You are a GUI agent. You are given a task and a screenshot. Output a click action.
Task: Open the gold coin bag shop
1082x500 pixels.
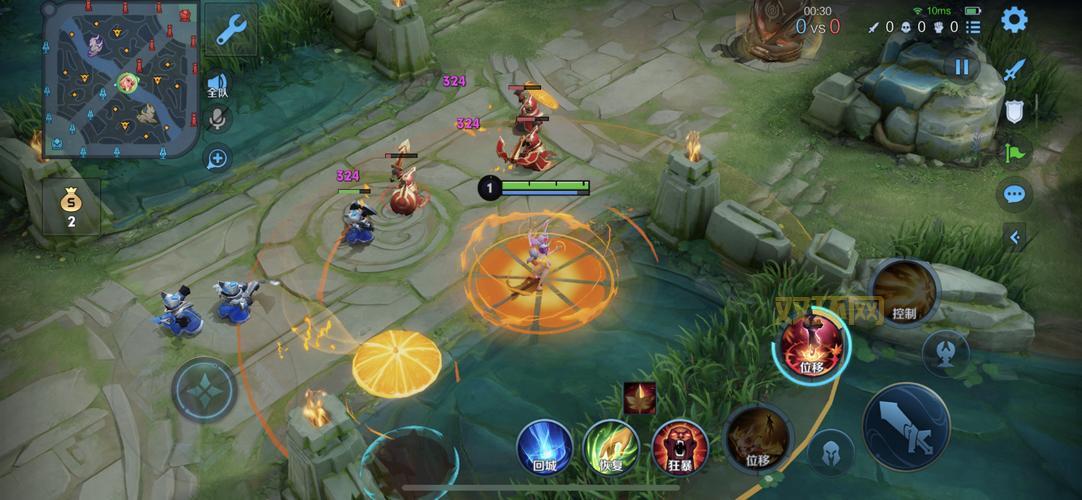point(71,207)
